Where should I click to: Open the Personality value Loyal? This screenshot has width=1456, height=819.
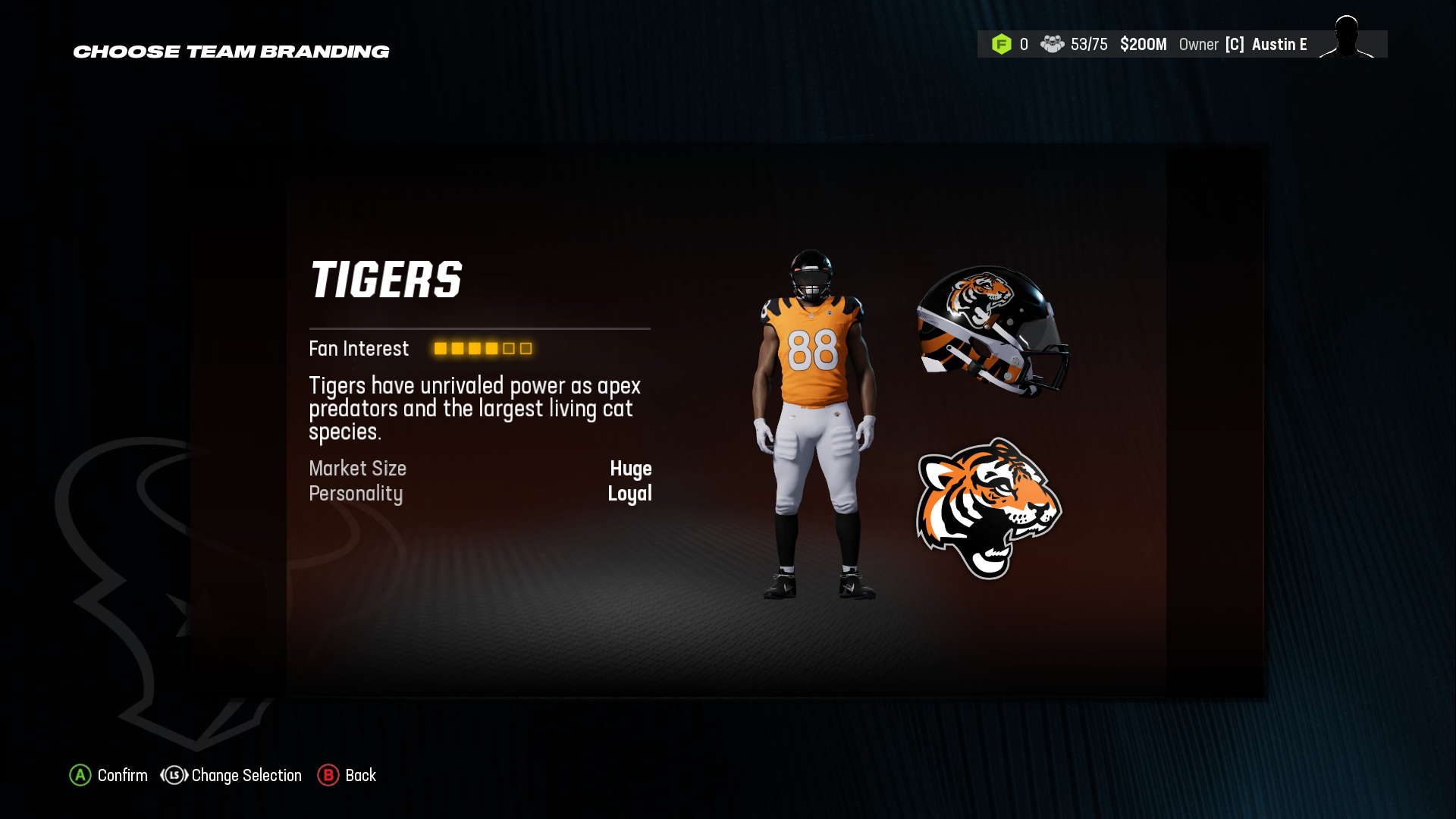pyautogui.click(x=630, y=494)
